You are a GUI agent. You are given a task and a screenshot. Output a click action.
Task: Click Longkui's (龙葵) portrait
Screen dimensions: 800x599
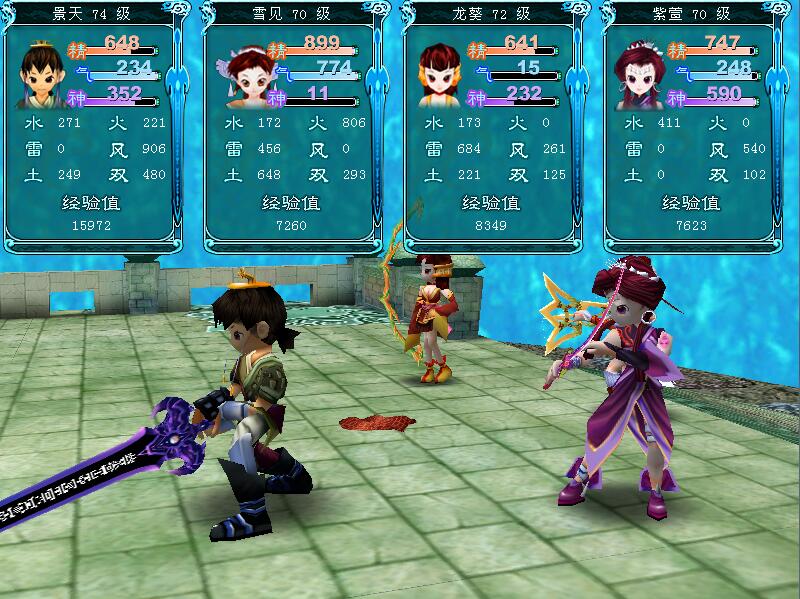coord(442,75)
